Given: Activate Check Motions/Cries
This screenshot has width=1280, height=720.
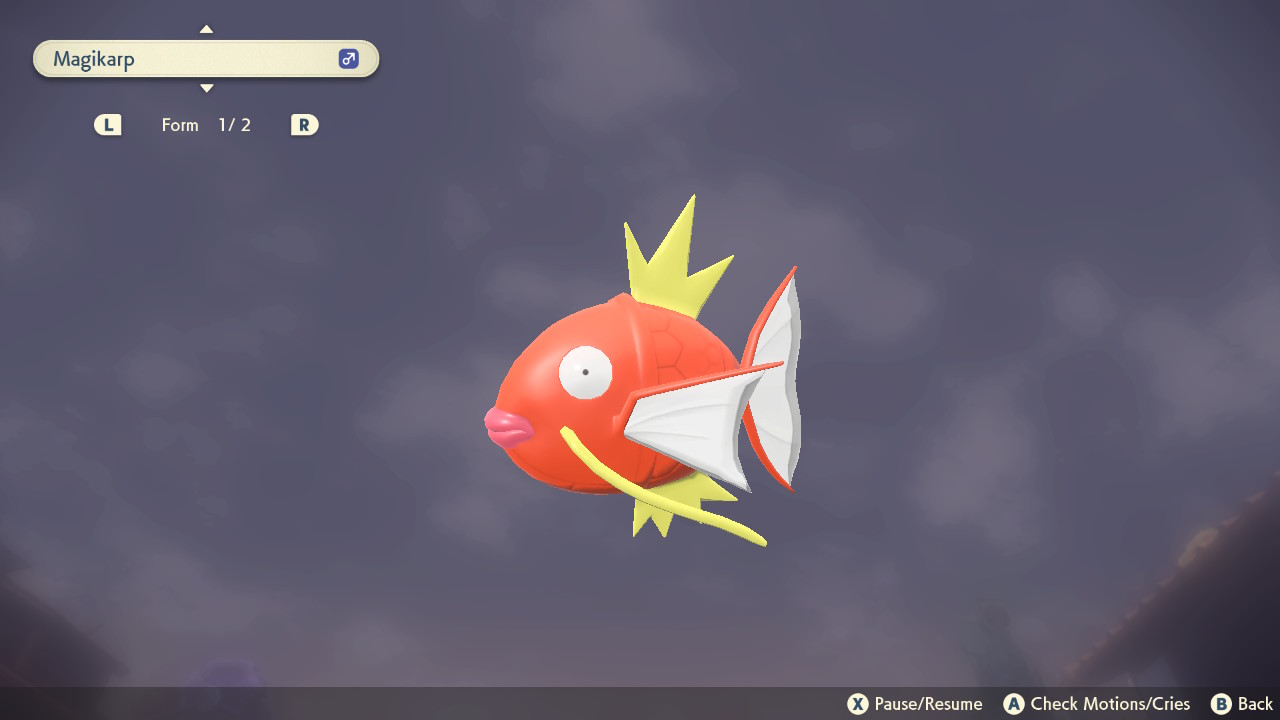Looking at the screenshot, I should point(1096,703).
